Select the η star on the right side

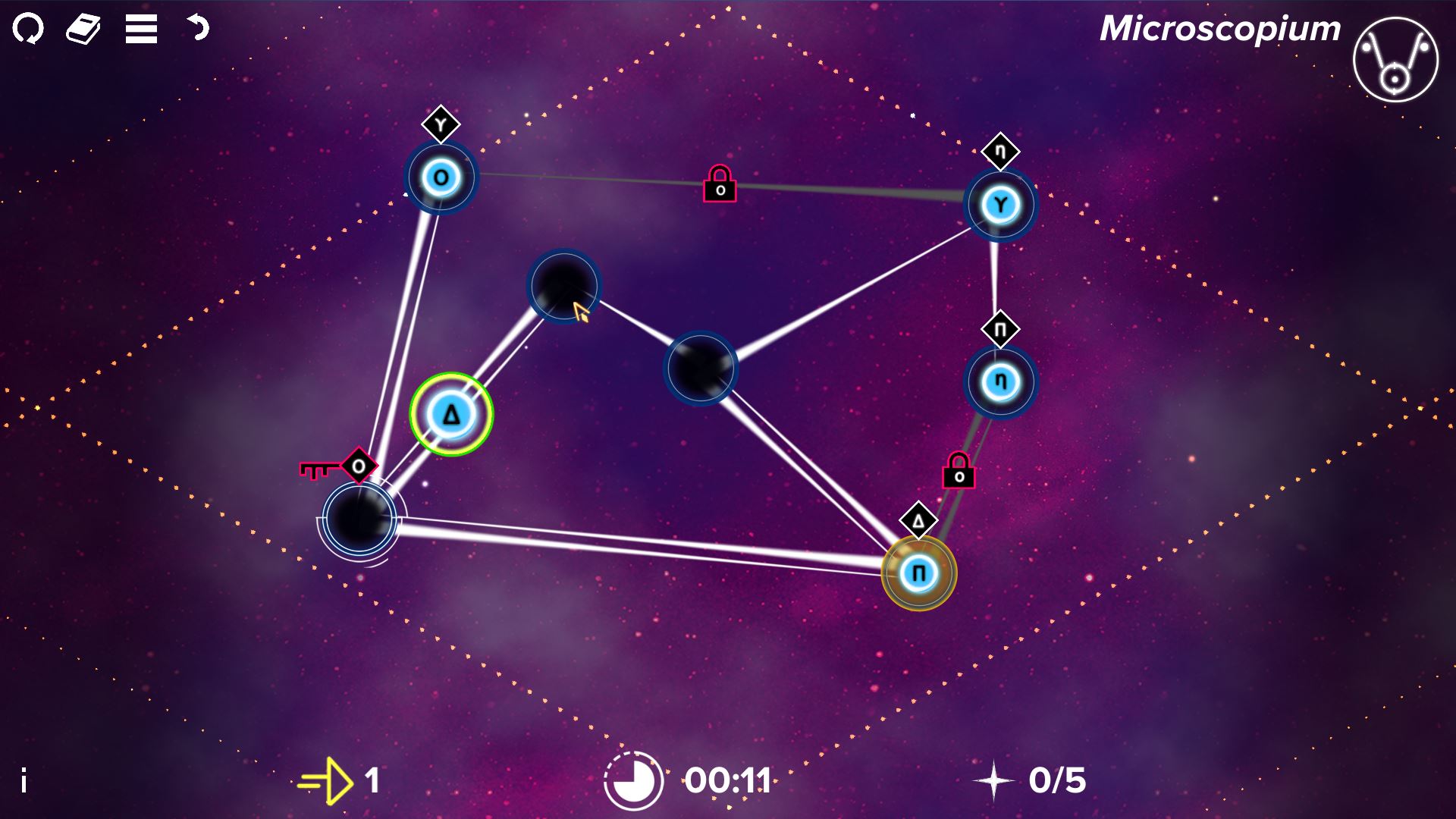tap(999, 381)
